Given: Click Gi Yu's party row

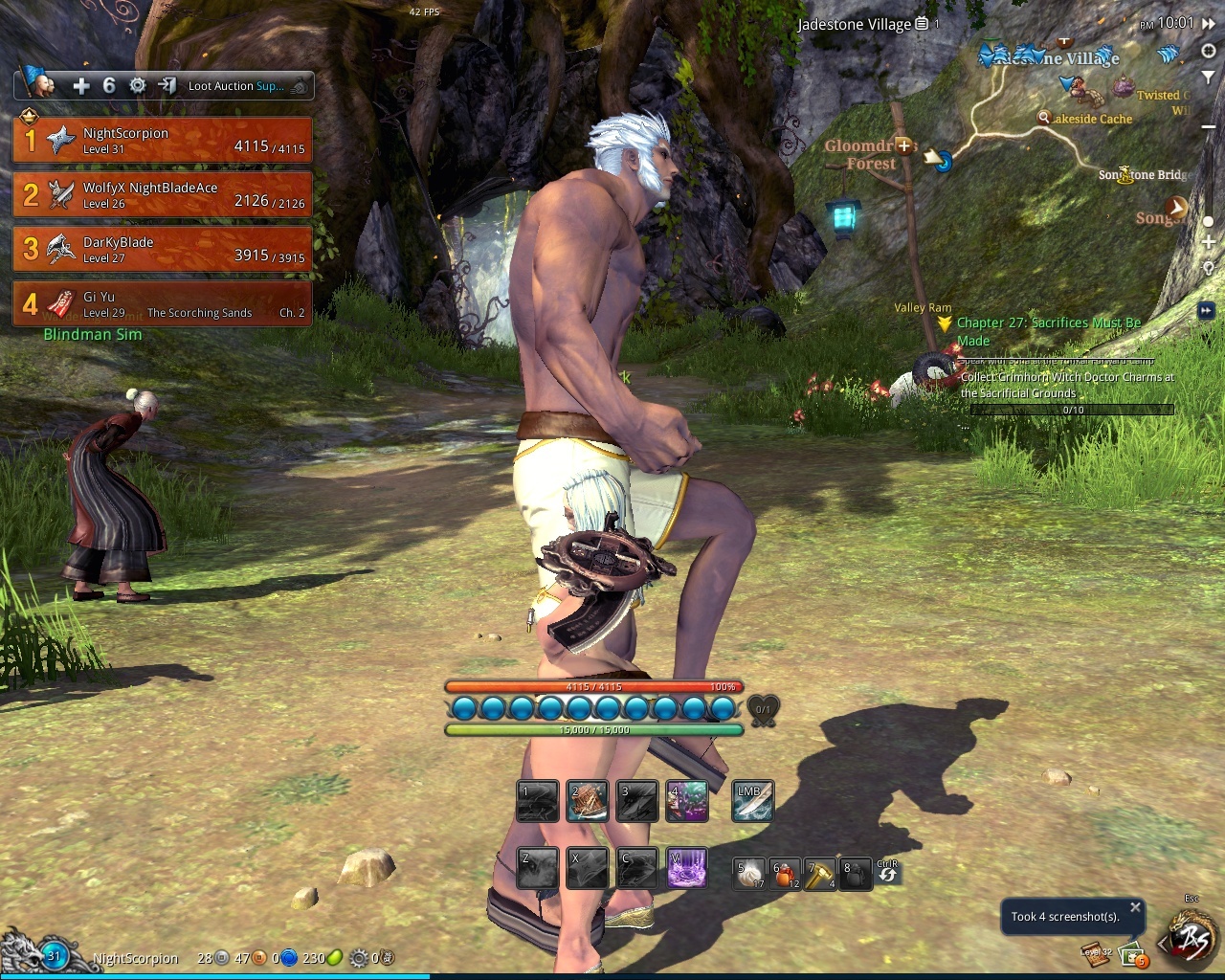Looking at the screenshot, I should (x=162, y=303).
